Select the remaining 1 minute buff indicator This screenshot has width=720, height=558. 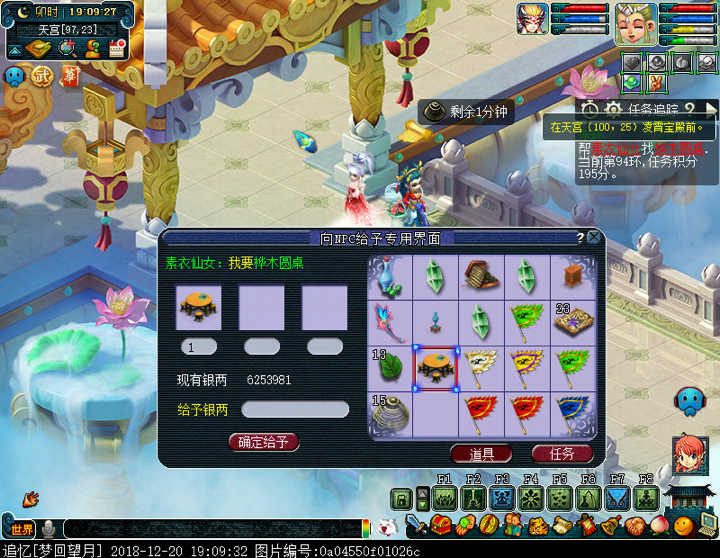(466, 112)
